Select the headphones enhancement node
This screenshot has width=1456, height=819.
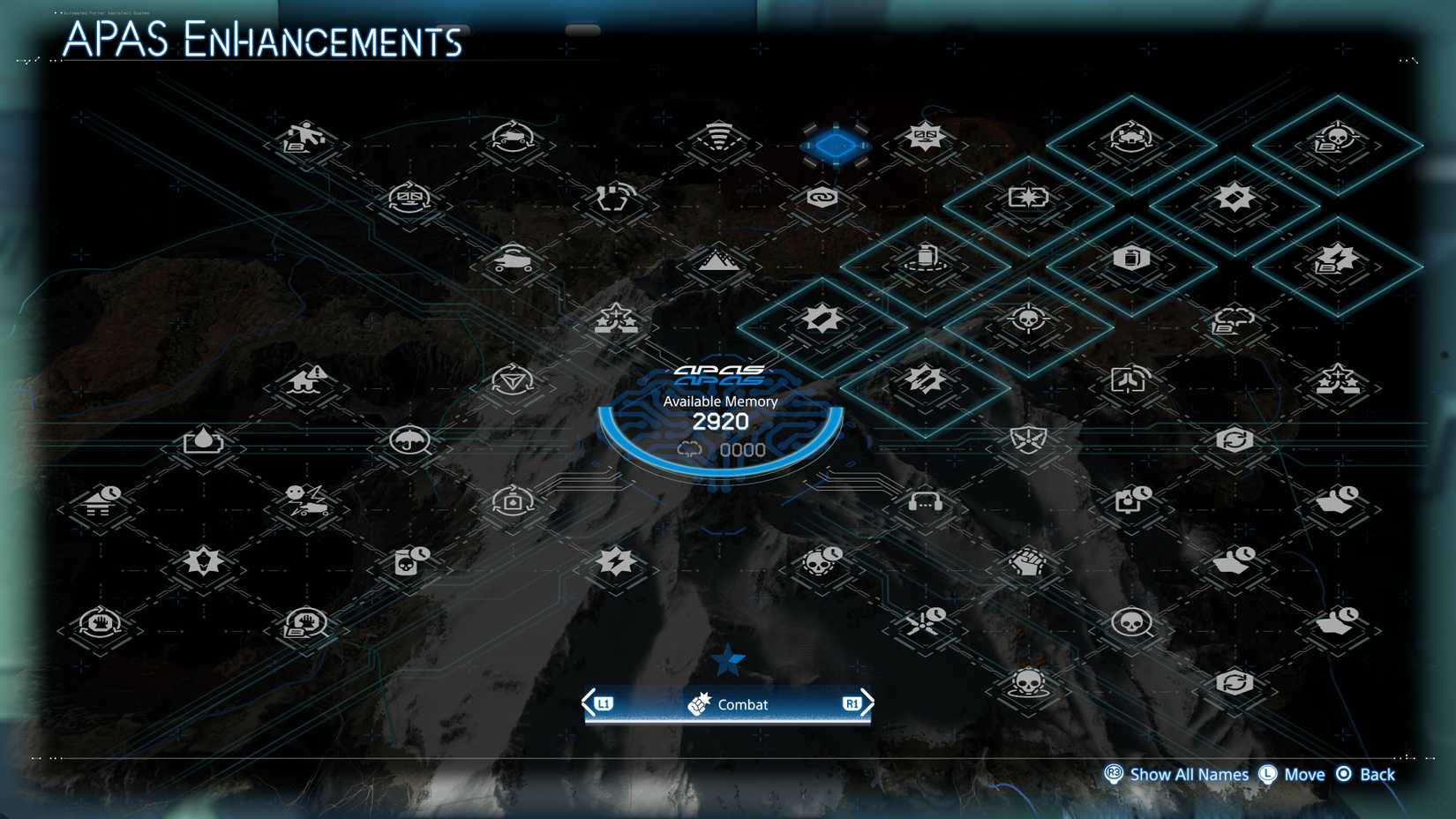[924, 503]
